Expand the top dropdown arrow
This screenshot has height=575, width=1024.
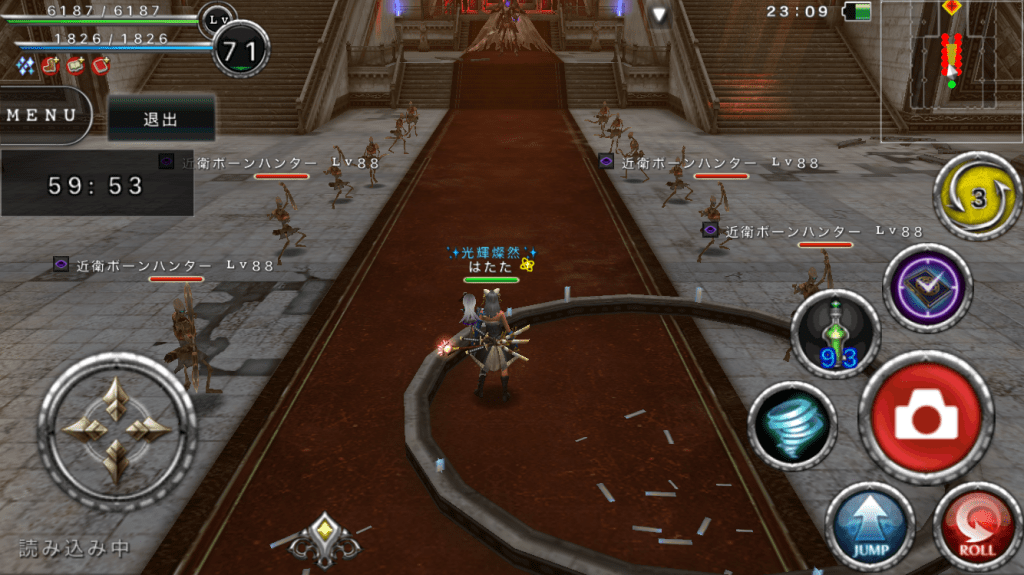(x=659, y=14)
